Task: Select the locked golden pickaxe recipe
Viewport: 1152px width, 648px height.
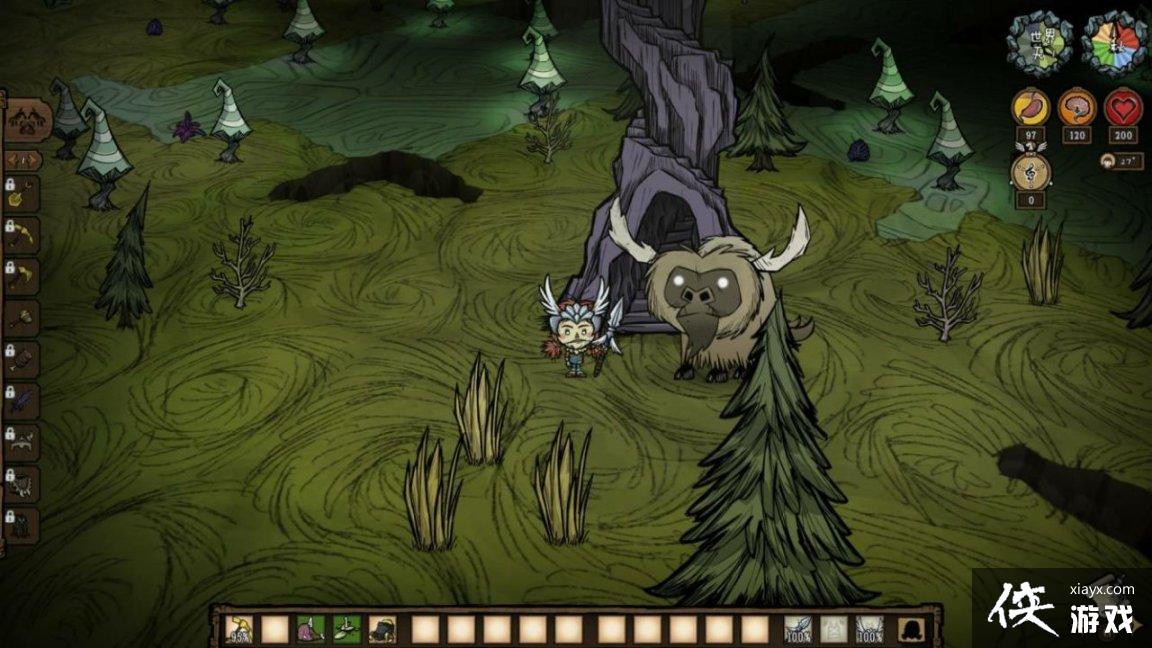Action: [22, 237]
